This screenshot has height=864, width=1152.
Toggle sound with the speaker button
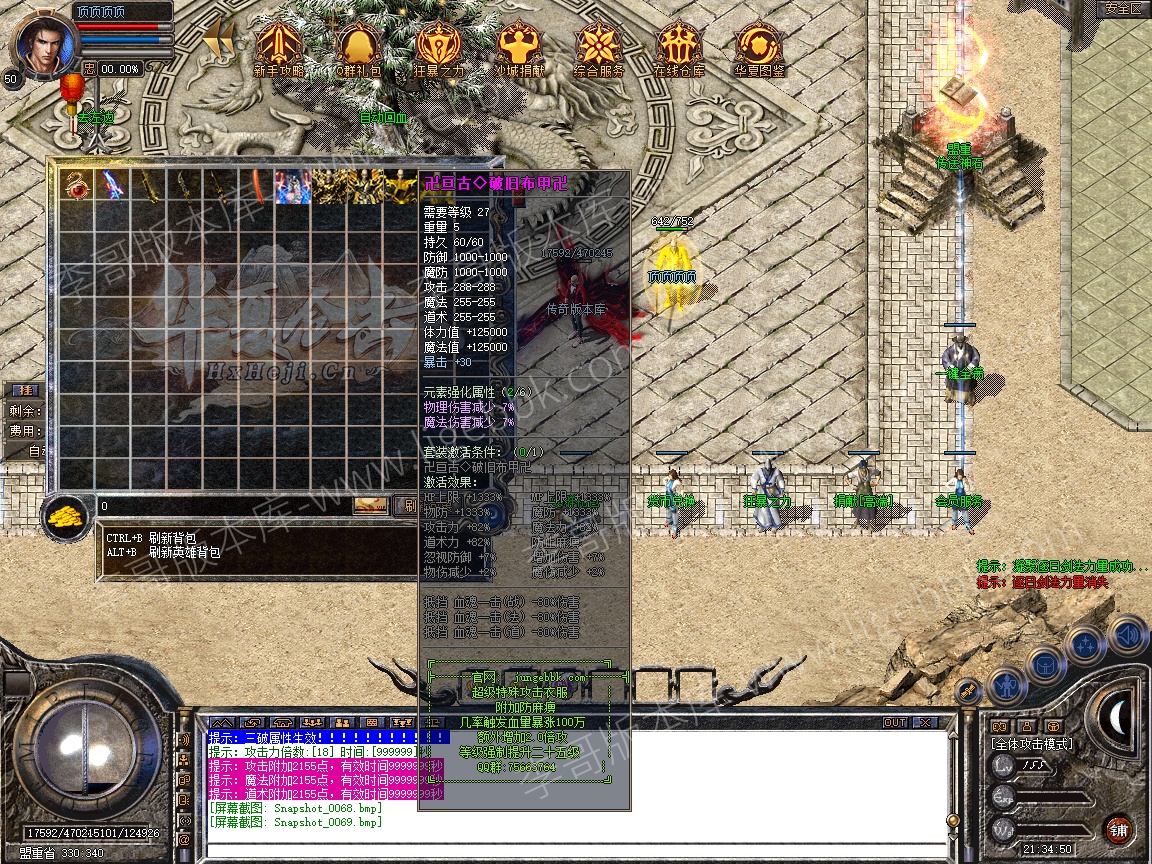(1126, 634)
